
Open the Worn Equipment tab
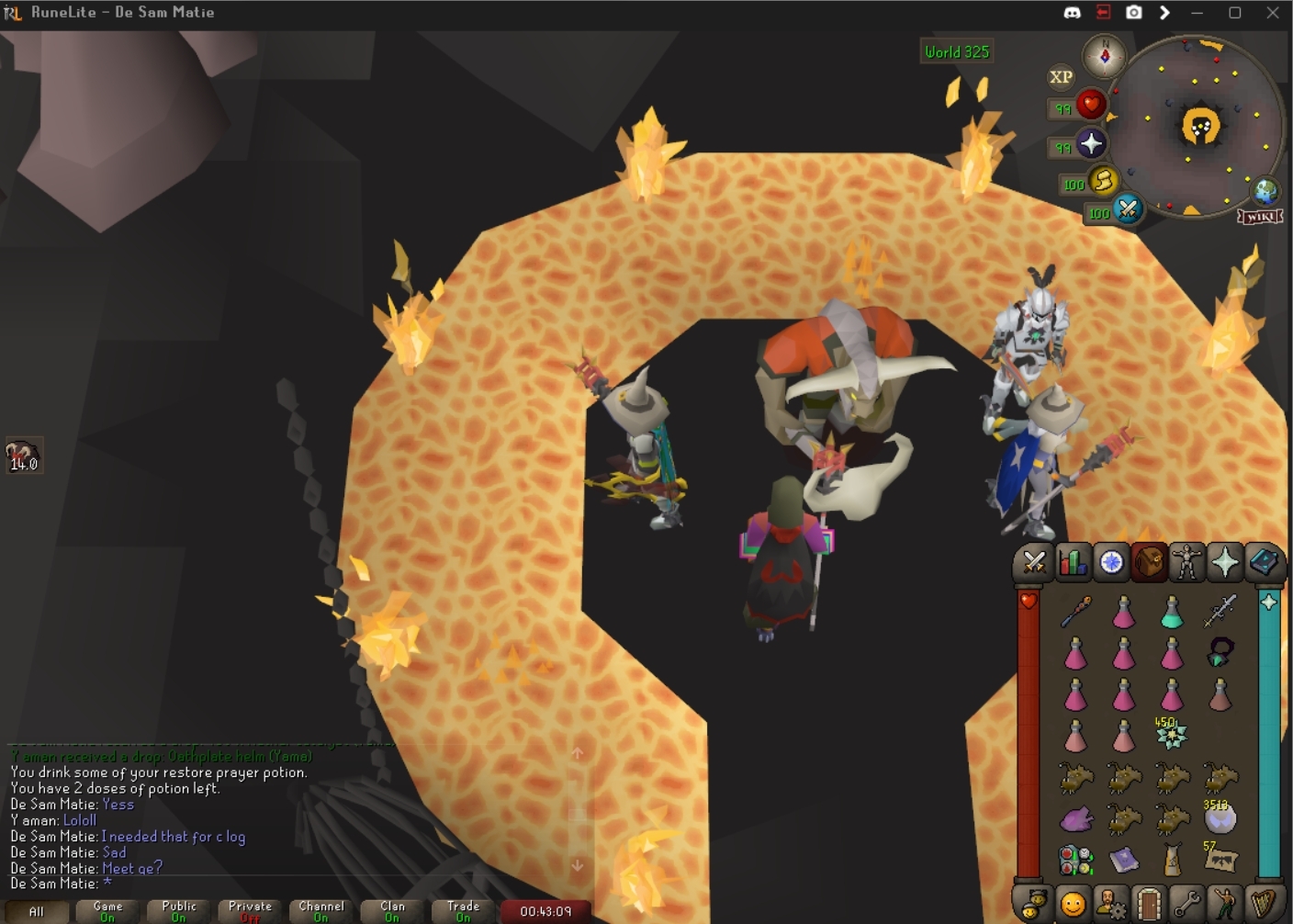1186,562
